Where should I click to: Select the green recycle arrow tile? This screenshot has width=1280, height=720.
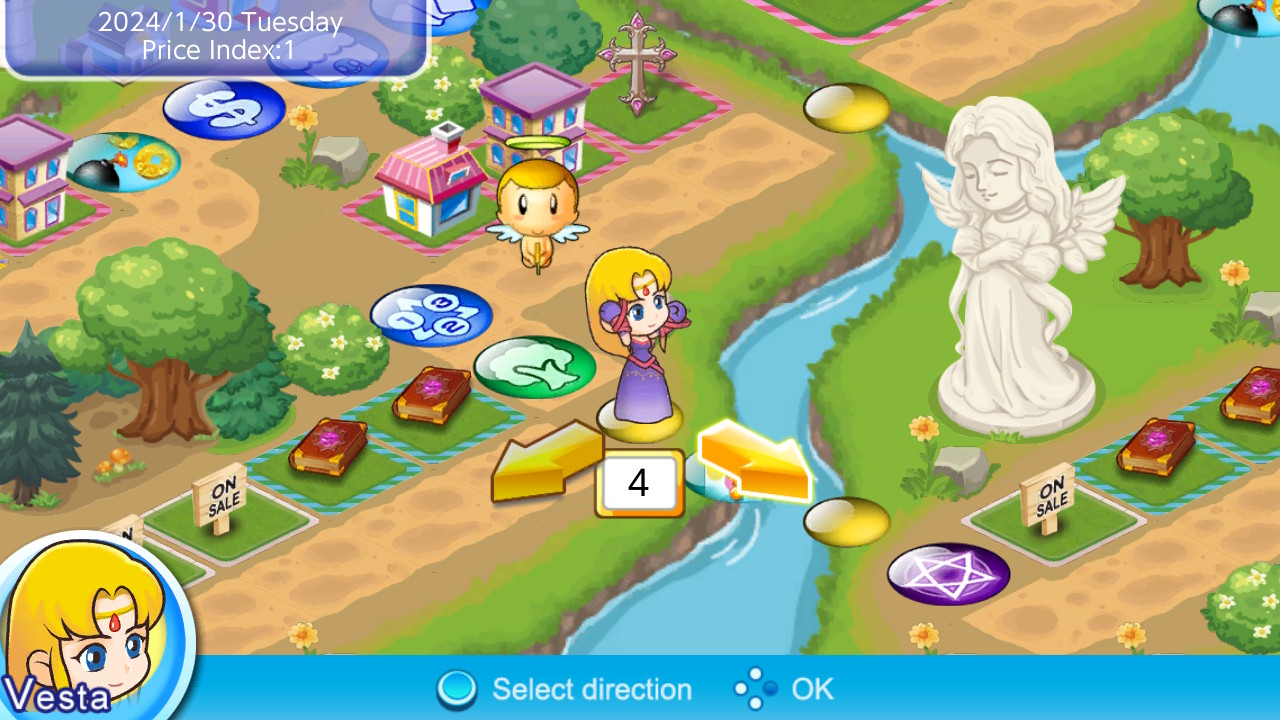[535, 367]
